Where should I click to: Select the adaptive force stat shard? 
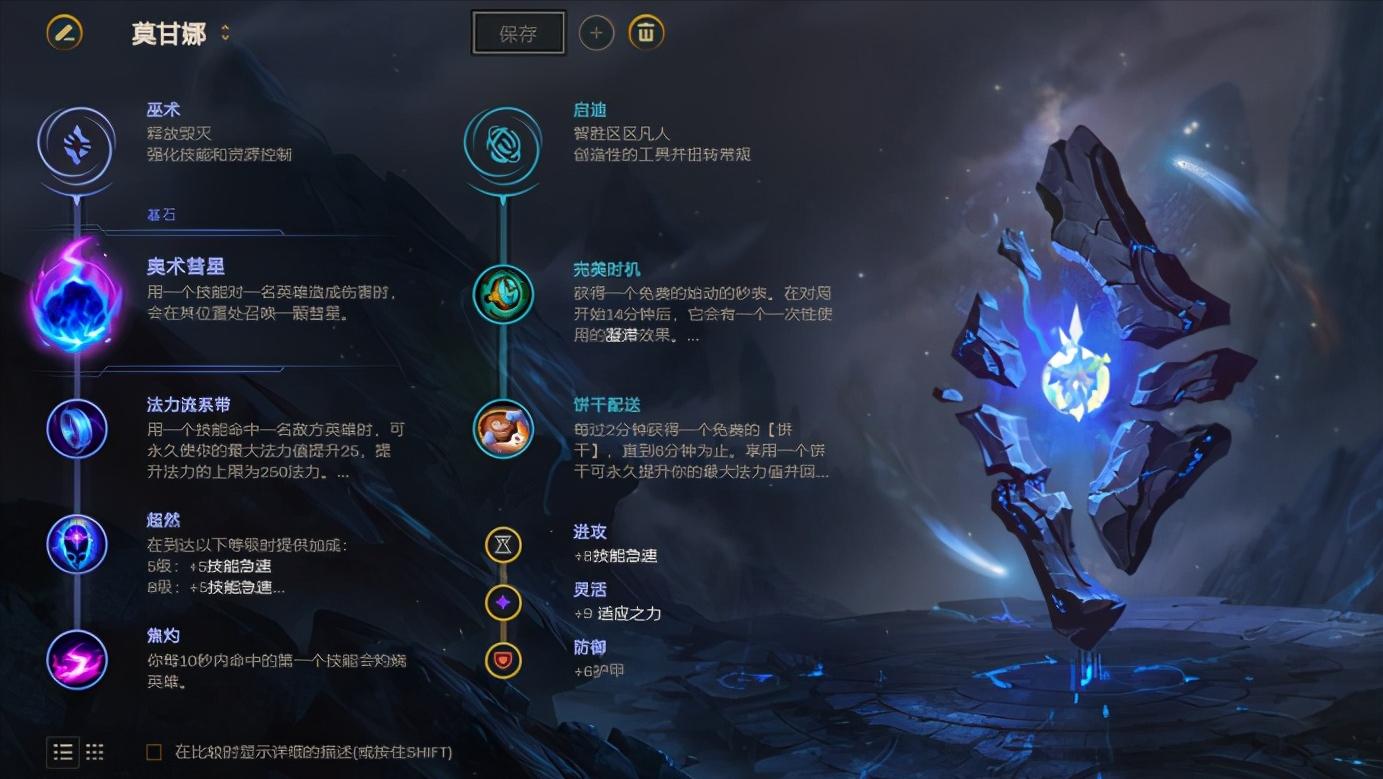[x=502, y=602]
